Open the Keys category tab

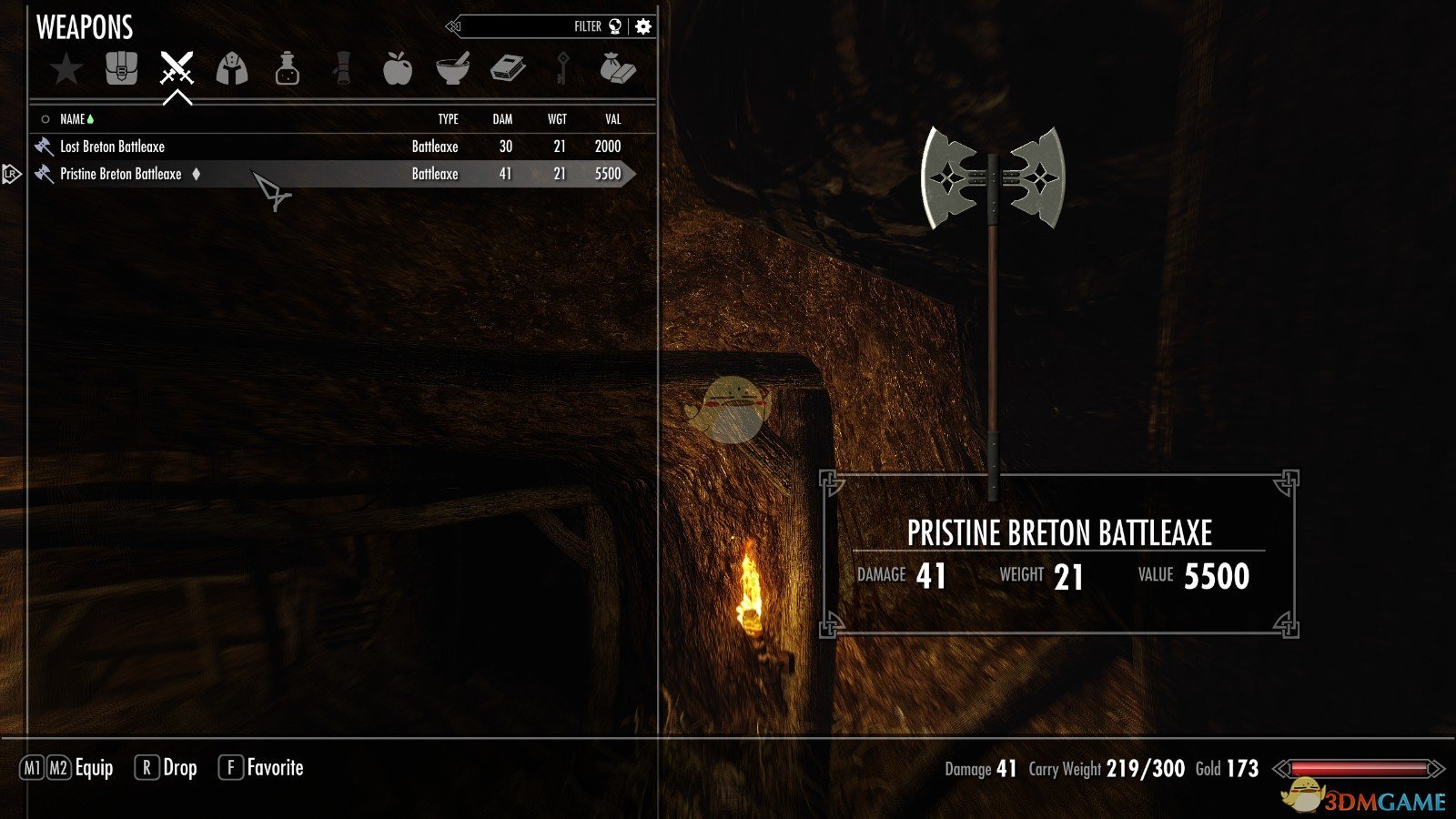pos(563,69)
